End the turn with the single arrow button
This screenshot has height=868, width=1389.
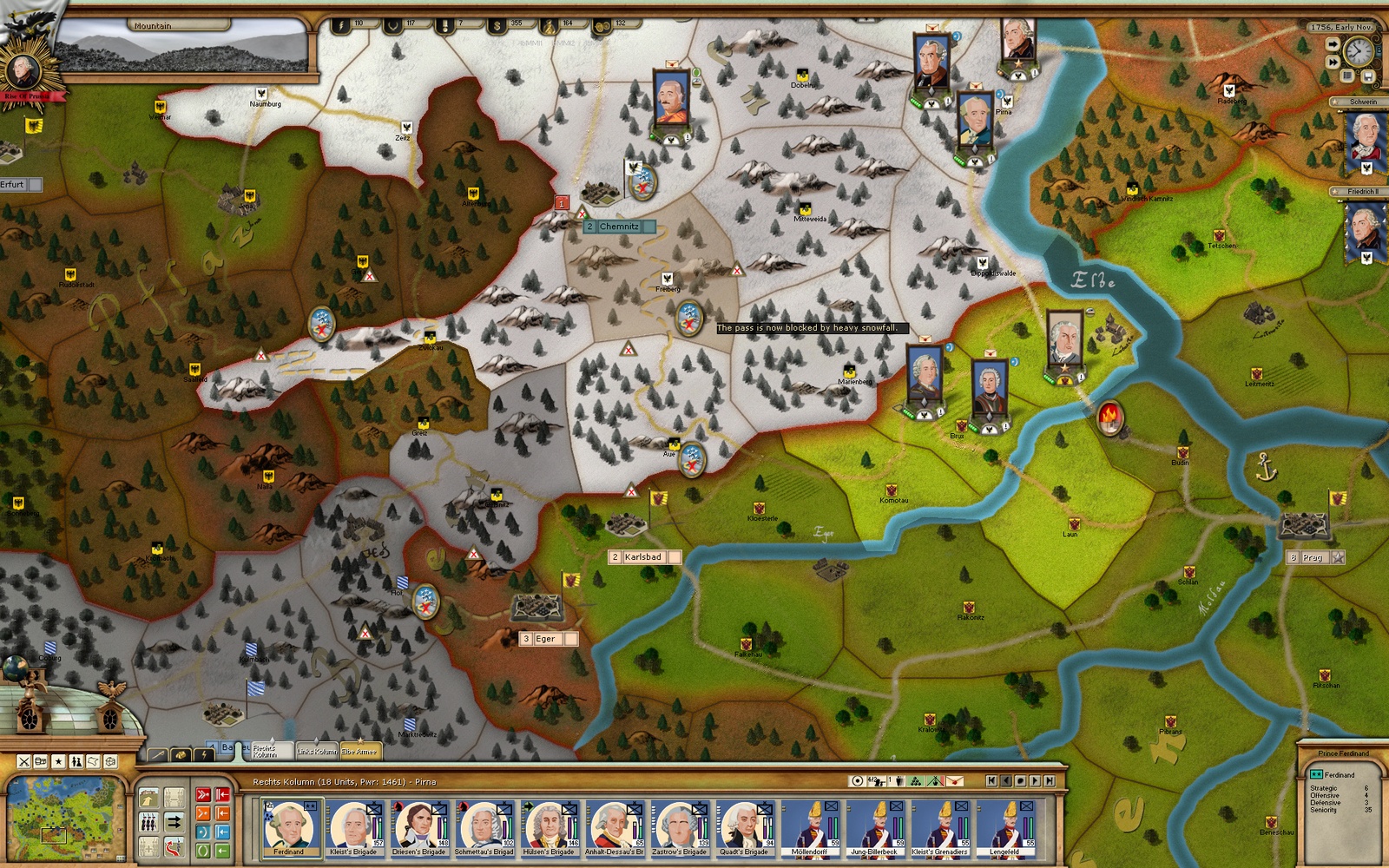coord(1332,43)
